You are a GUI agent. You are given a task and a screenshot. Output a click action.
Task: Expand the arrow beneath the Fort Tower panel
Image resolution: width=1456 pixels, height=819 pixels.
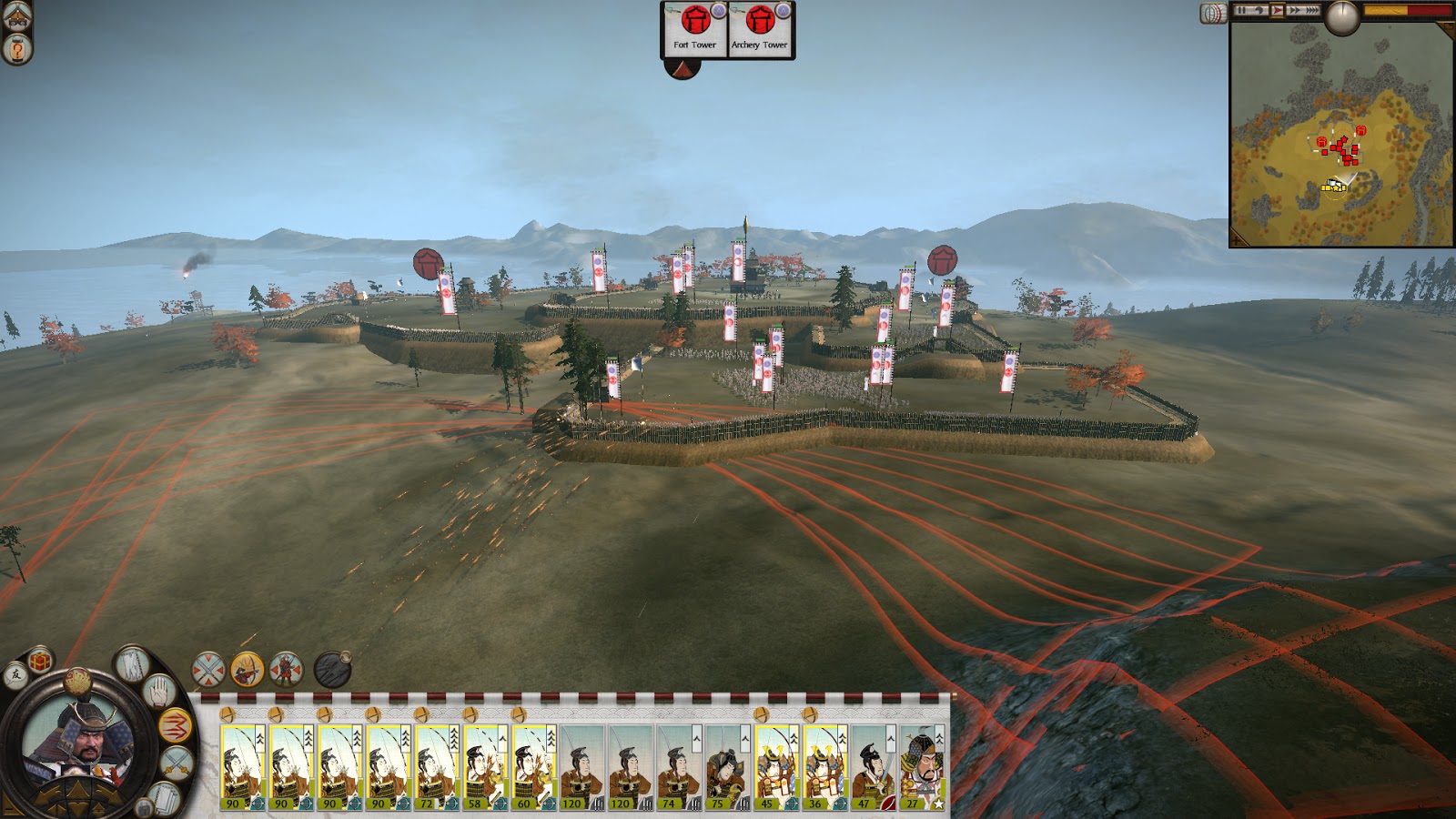coord(682,69)
